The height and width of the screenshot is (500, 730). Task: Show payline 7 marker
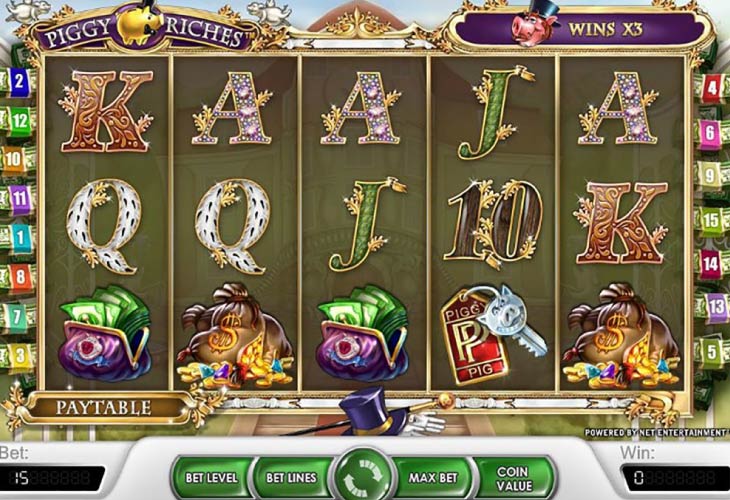click(x=18, y=315)
